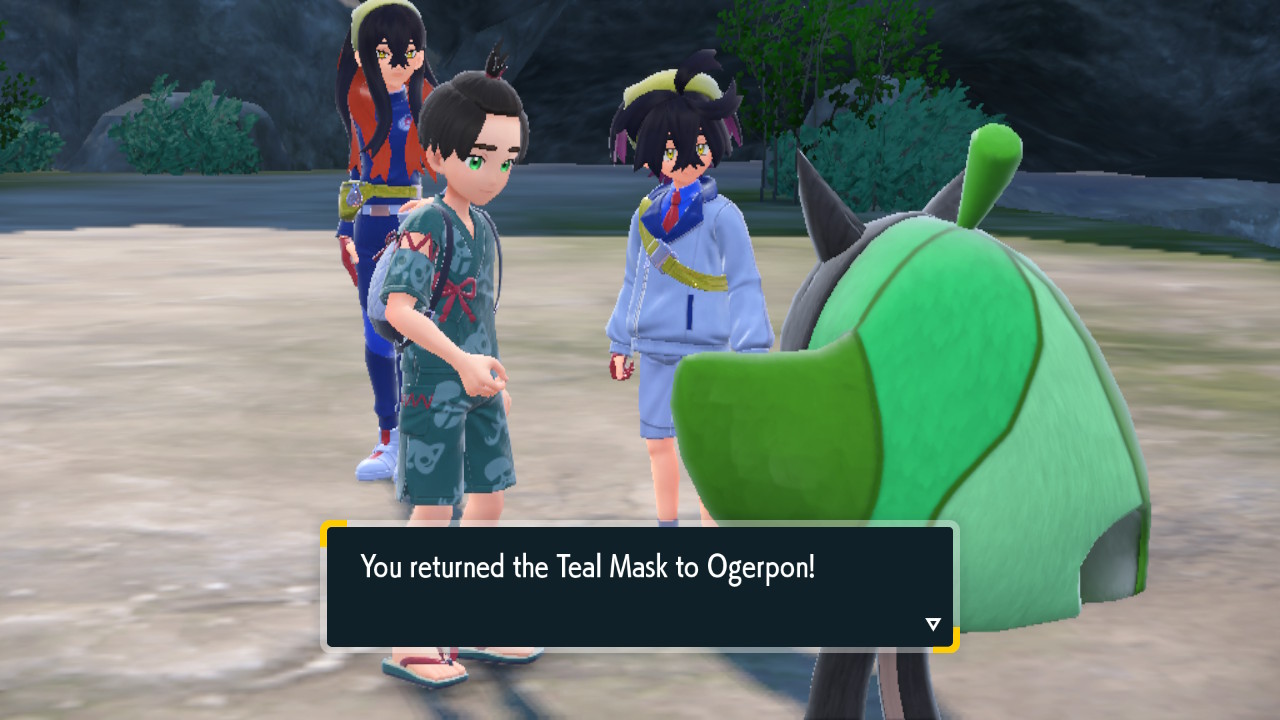Click the Teal Mask dialogue box
1280x720 pixels.
[640, 587]
